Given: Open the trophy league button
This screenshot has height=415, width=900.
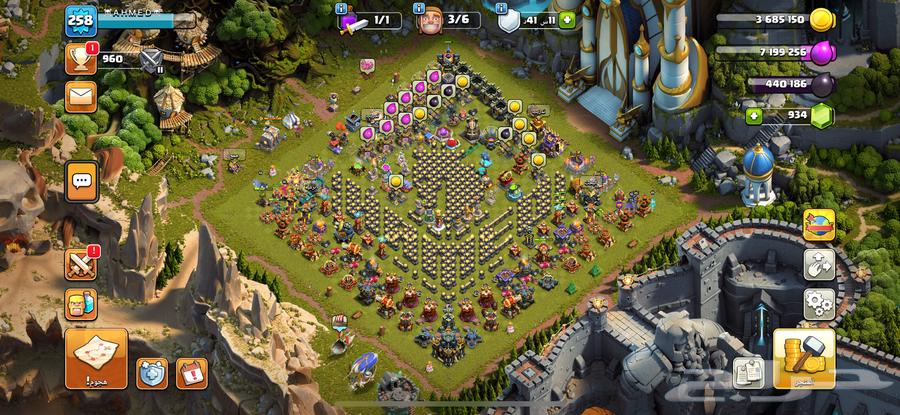Looking at the screenshot, I should pos(81,59).
